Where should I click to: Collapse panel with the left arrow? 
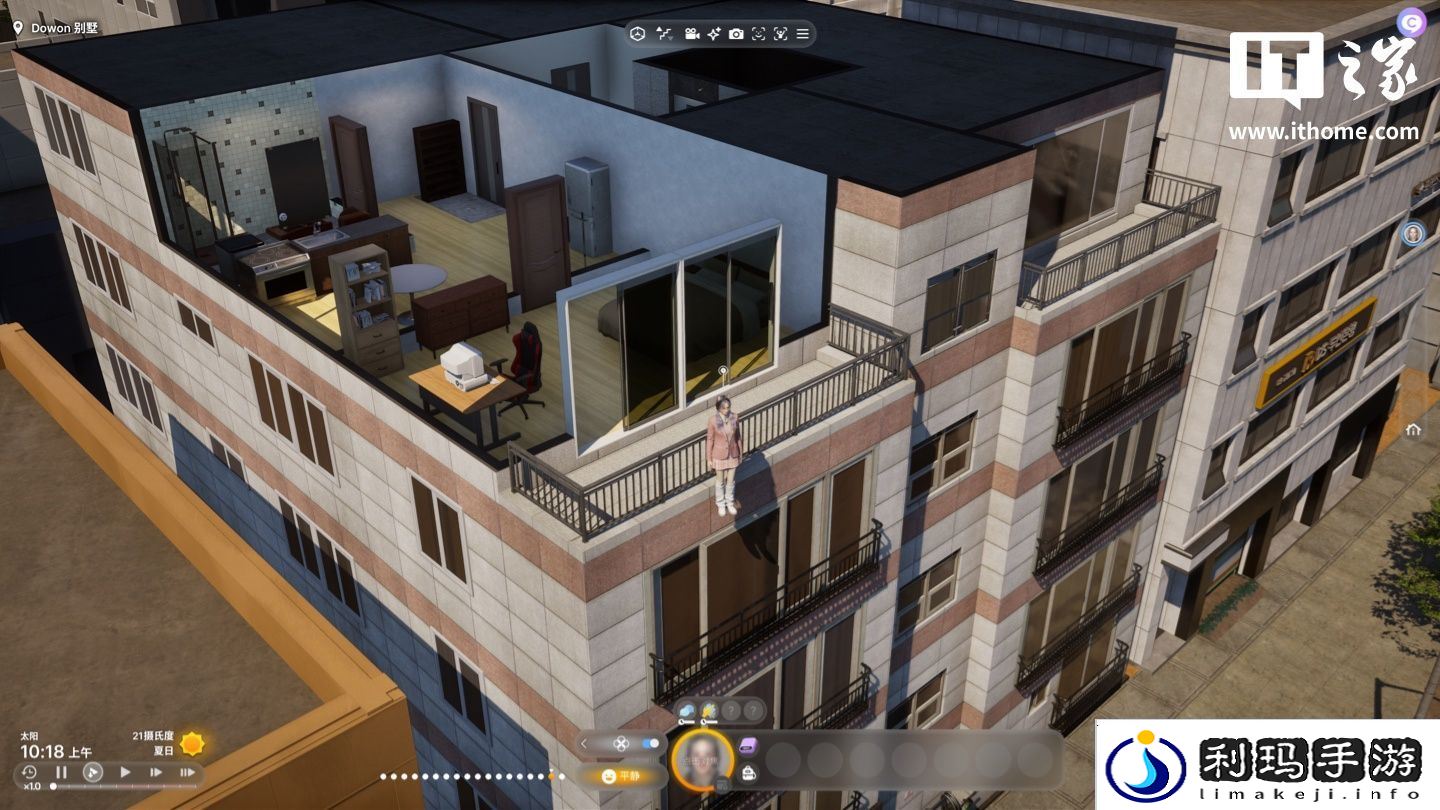584,744
